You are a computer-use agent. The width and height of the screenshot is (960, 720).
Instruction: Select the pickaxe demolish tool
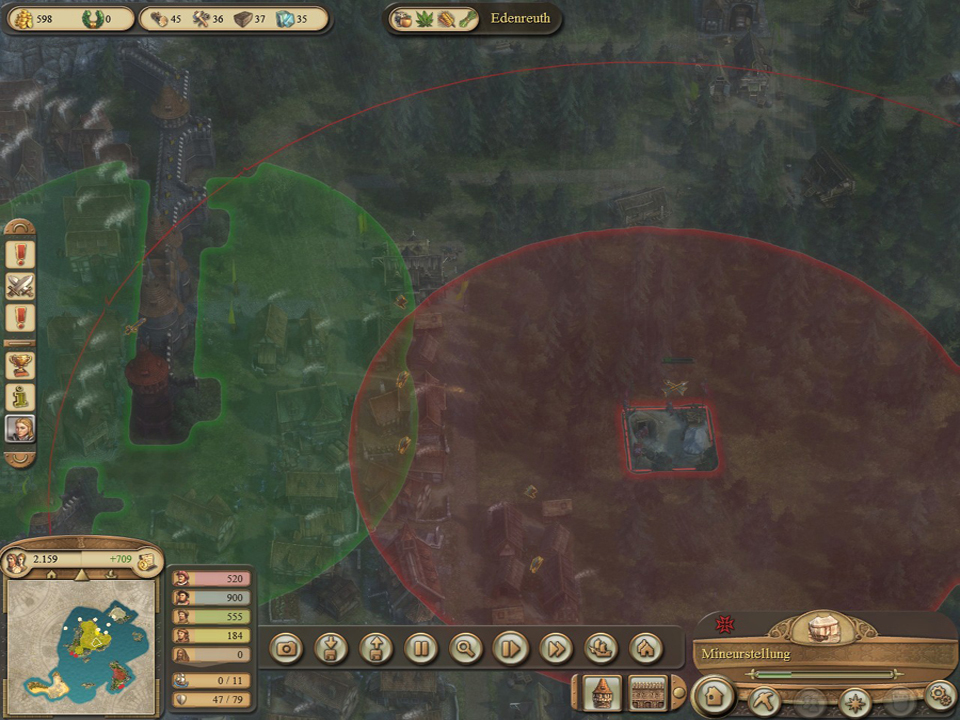pyautogui.click(x=765, y=696)
